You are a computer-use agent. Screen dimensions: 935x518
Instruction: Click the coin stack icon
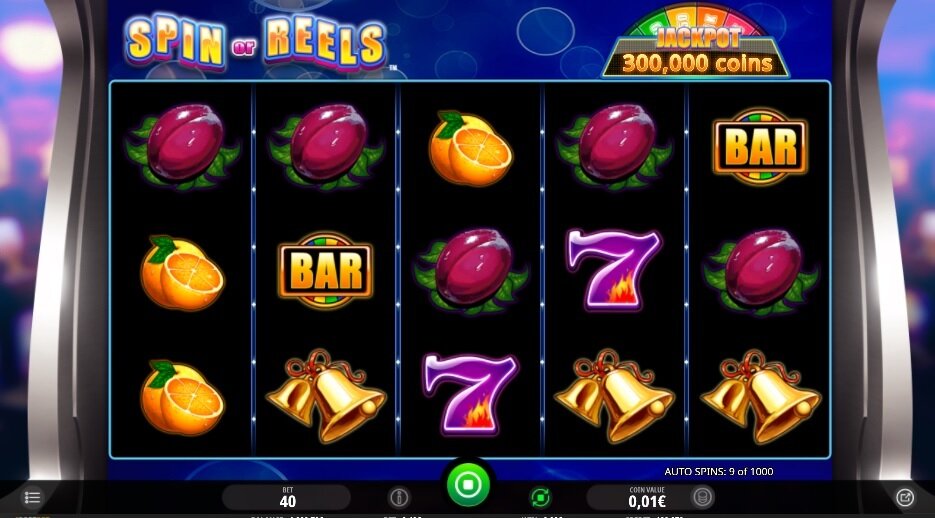point(703,497)
